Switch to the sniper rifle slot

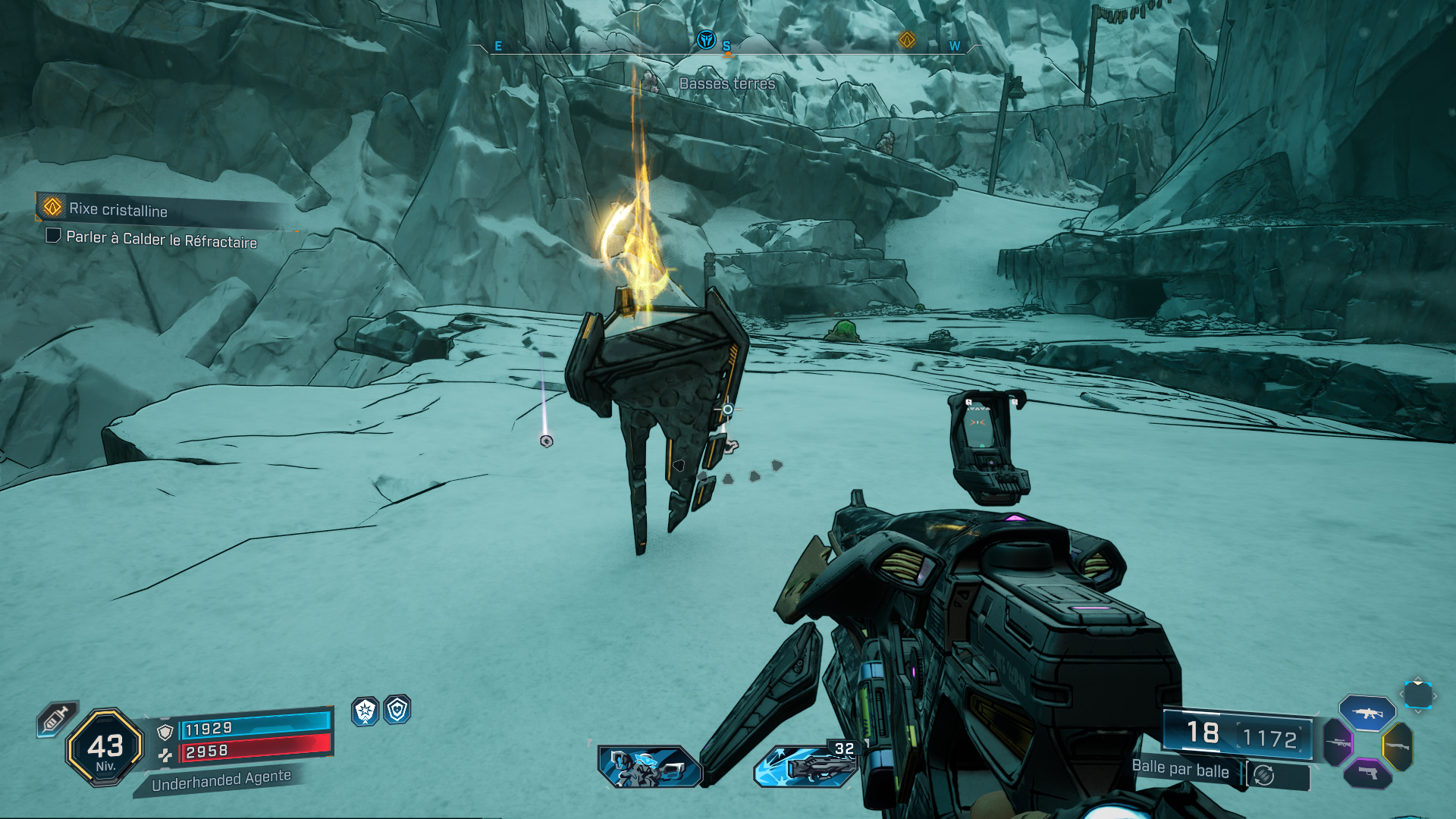point(1338,742)
